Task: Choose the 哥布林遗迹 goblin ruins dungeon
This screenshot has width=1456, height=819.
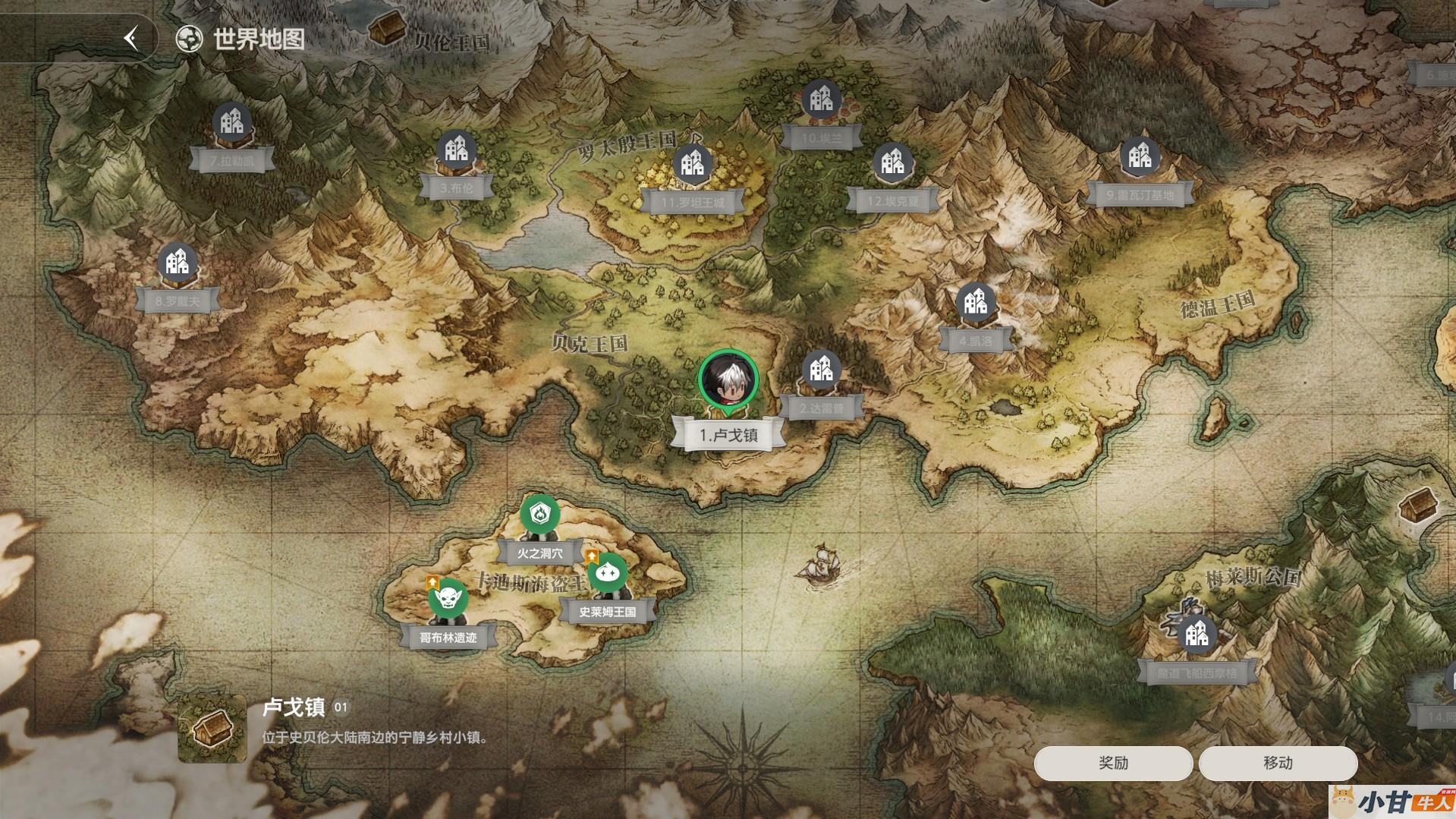Action: 448,600
